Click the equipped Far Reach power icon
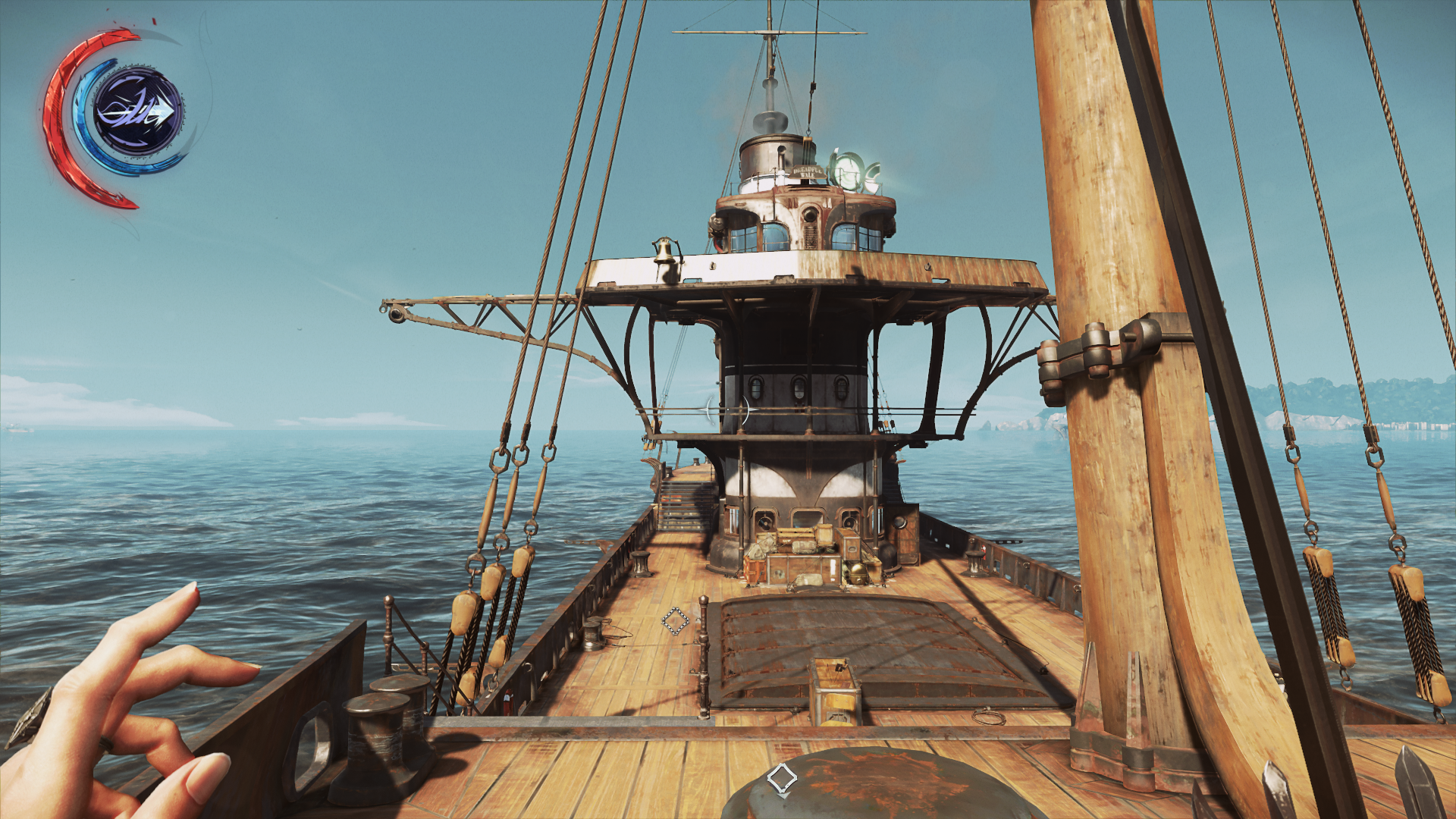The image size is (1456, 819). pos(138,112)
